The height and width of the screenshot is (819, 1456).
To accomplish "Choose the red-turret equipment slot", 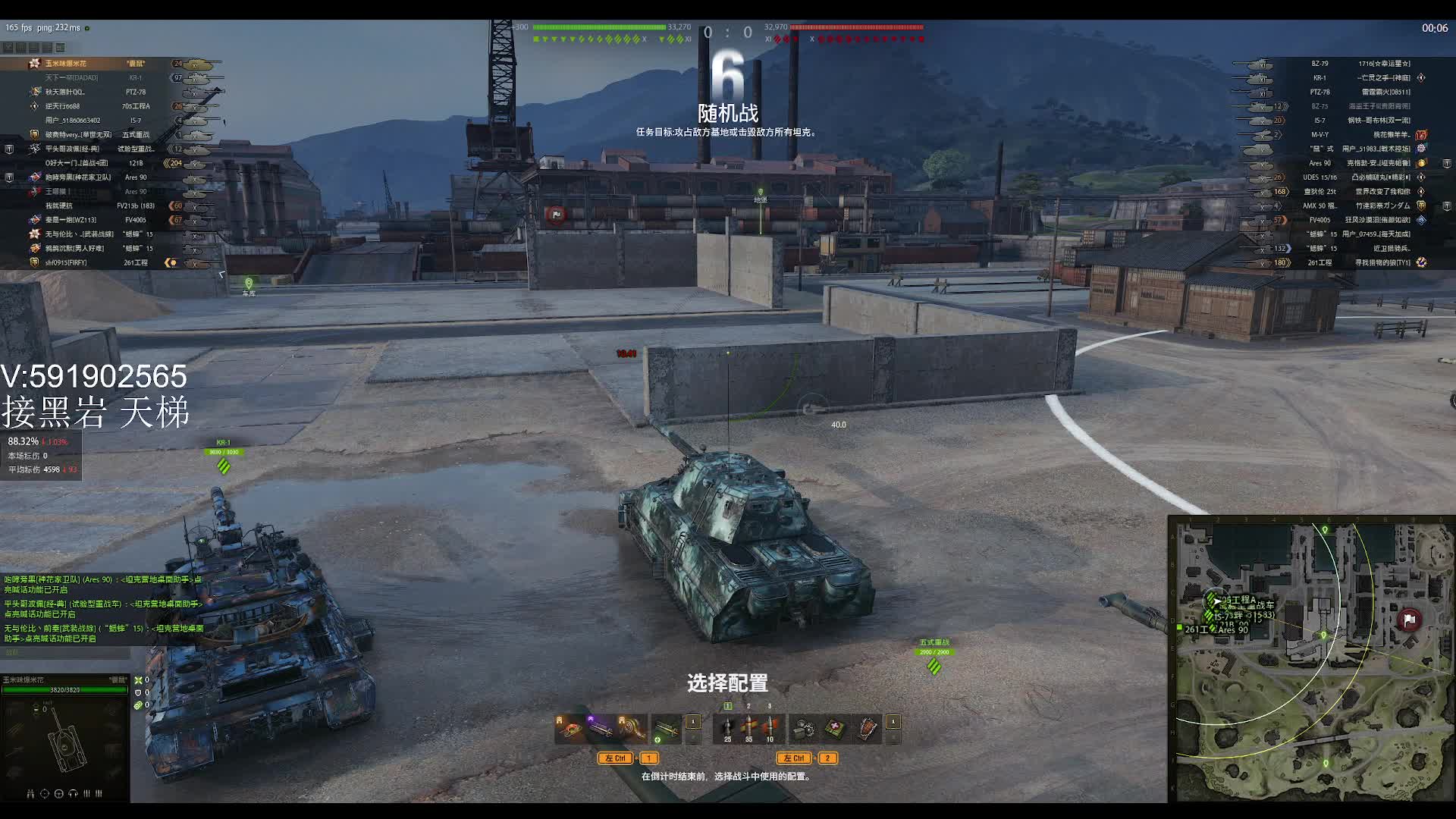I will [x=570, y=729].
